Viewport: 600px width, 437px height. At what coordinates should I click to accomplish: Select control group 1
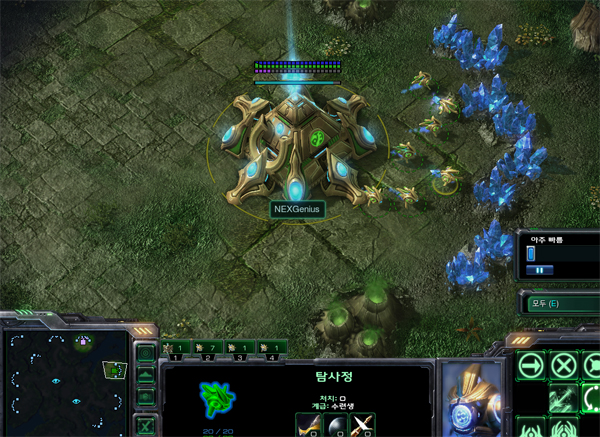(178, 348)
